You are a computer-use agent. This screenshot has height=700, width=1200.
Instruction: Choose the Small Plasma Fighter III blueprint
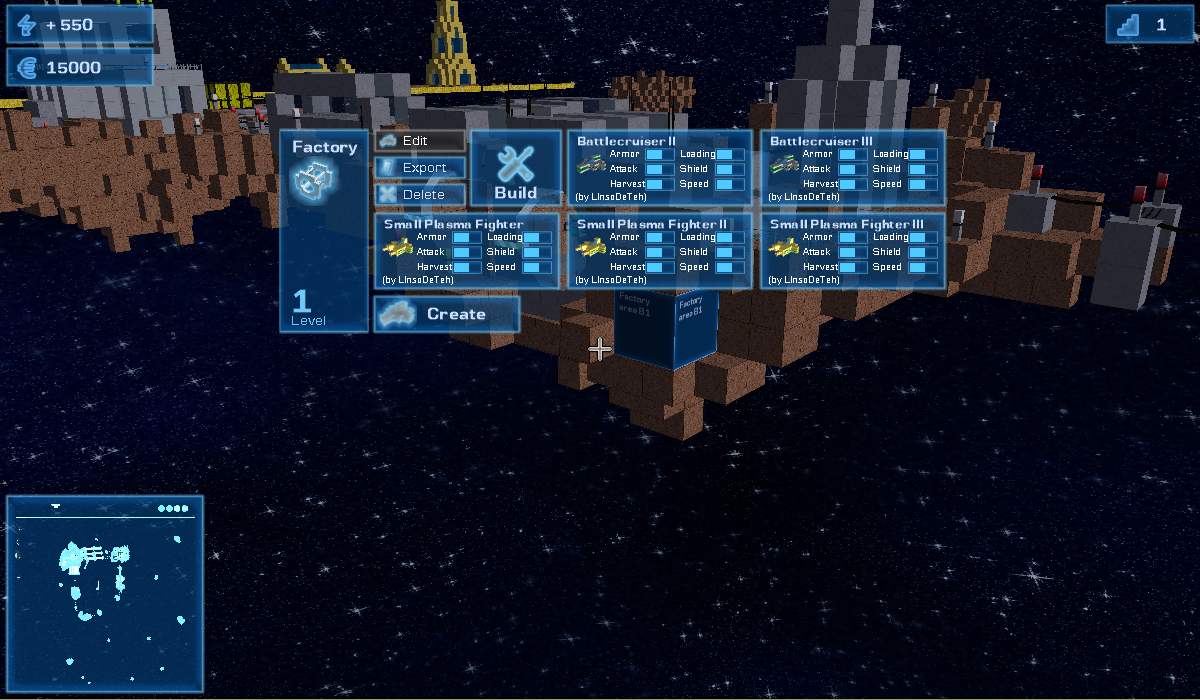(853, 251)
